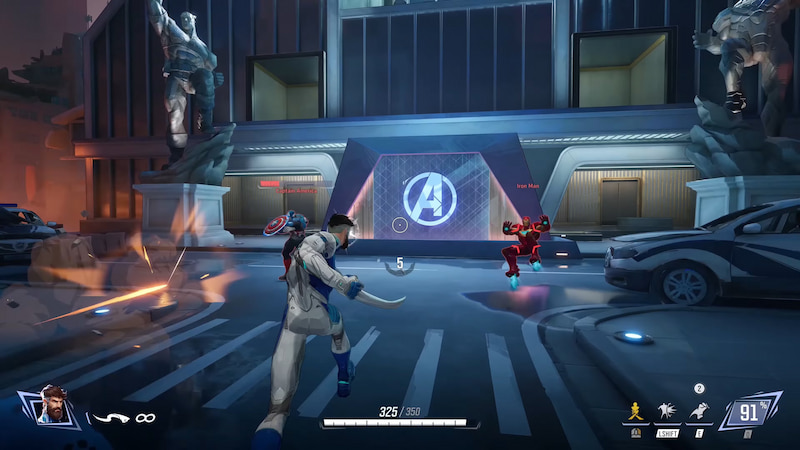Screen dimensions: 800x450
Task: Activate the 91% ultimate ability gauge
Action: pyautogui.click(x=748, y=411)
